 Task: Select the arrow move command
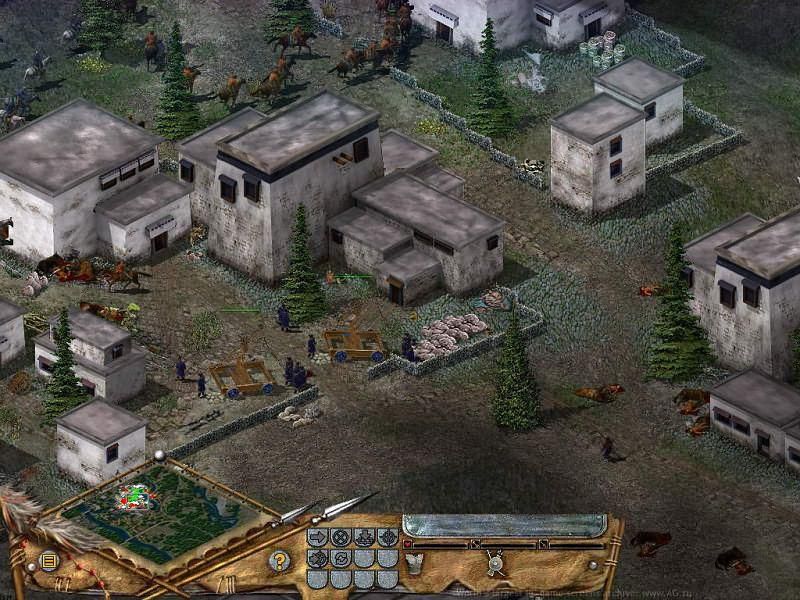[318, 538]
